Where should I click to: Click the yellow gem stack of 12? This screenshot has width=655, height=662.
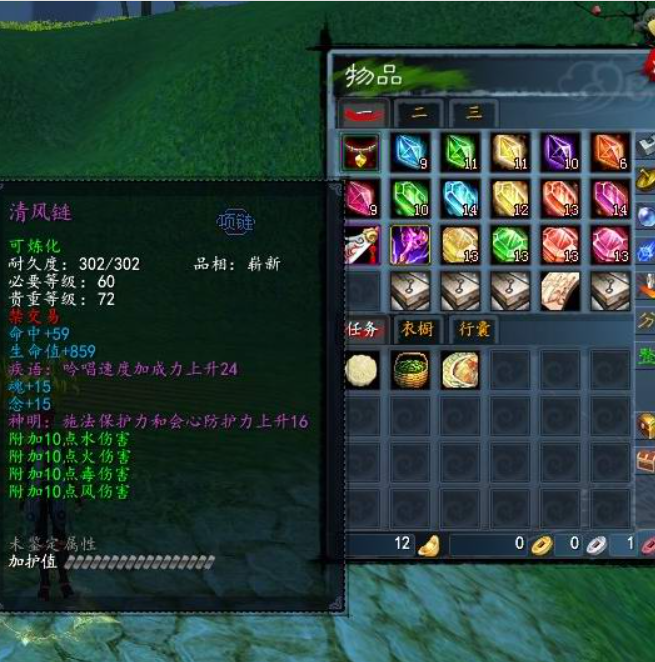coord(510,197)
